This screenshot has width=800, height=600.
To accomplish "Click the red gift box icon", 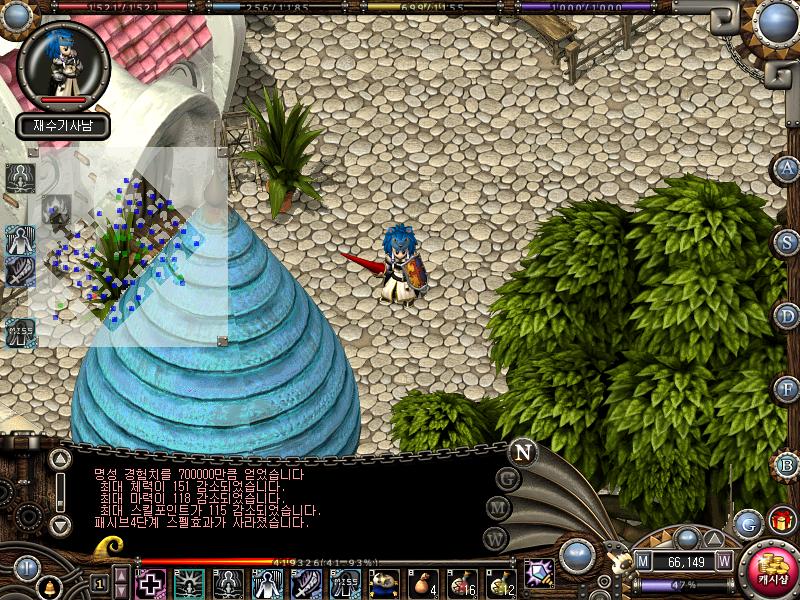I will pos(782,521).
